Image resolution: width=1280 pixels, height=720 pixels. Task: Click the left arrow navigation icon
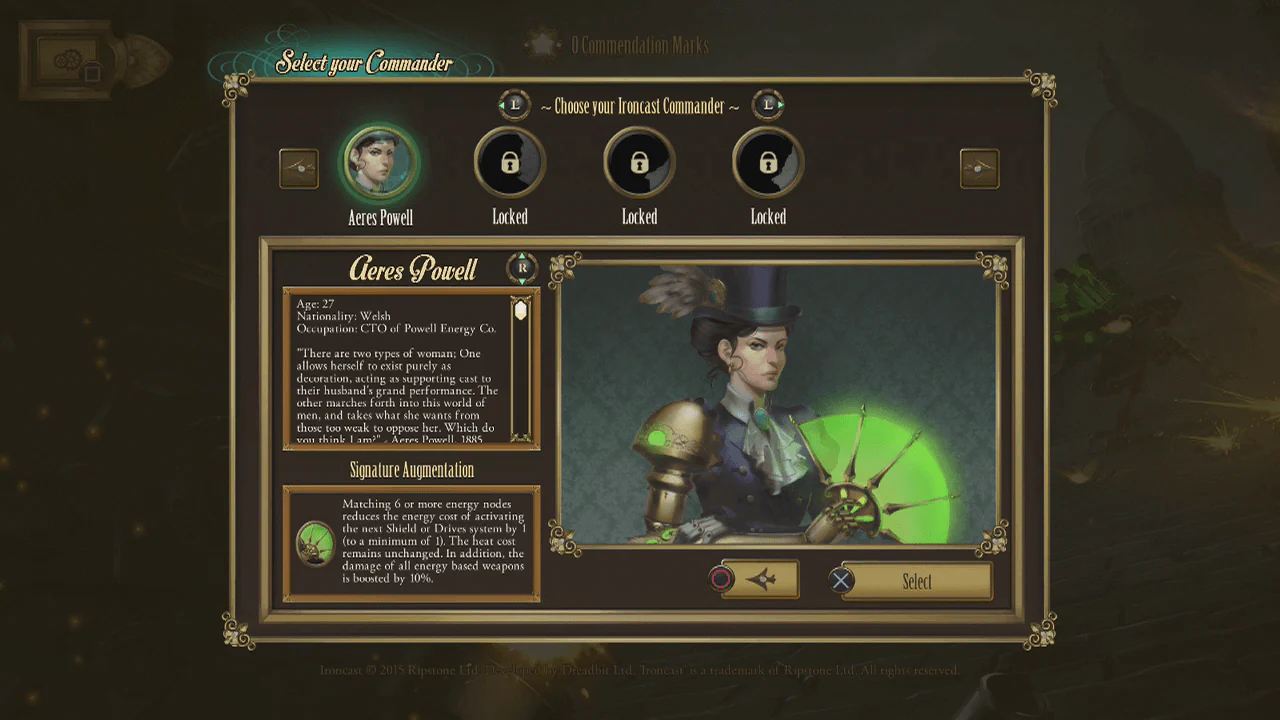(297, 168)
